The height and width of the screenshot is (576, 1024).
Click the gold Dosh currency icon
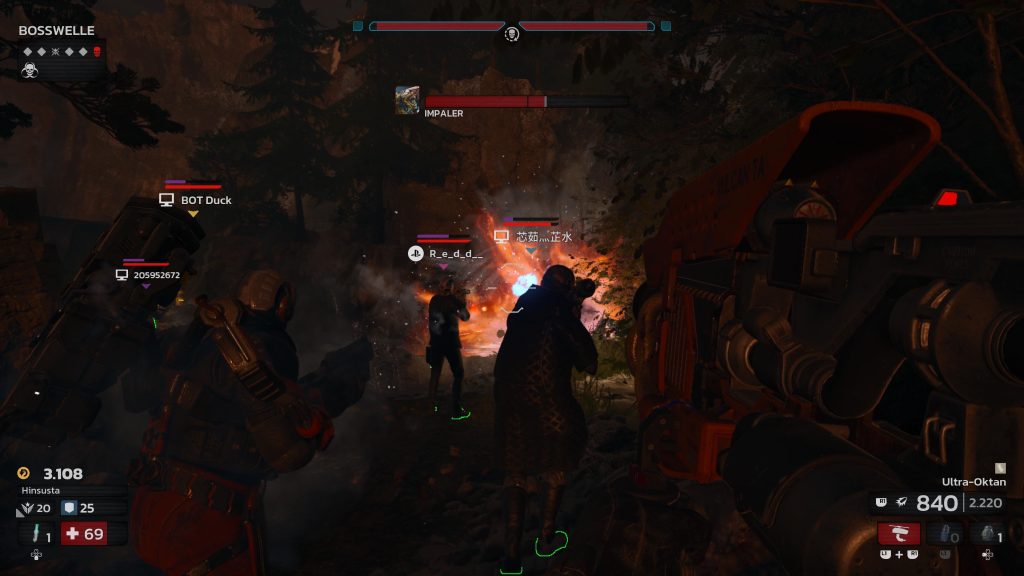click(x=25, y=474)
